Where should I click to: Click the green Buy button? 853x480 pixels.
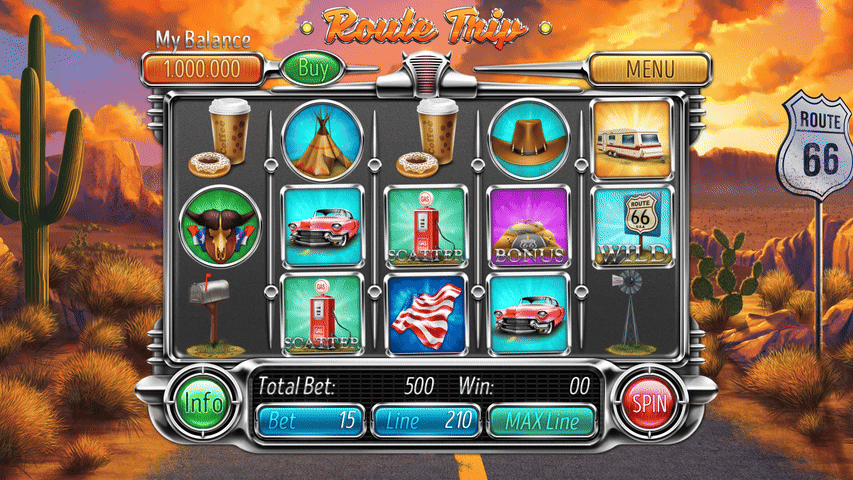[313, 69]
